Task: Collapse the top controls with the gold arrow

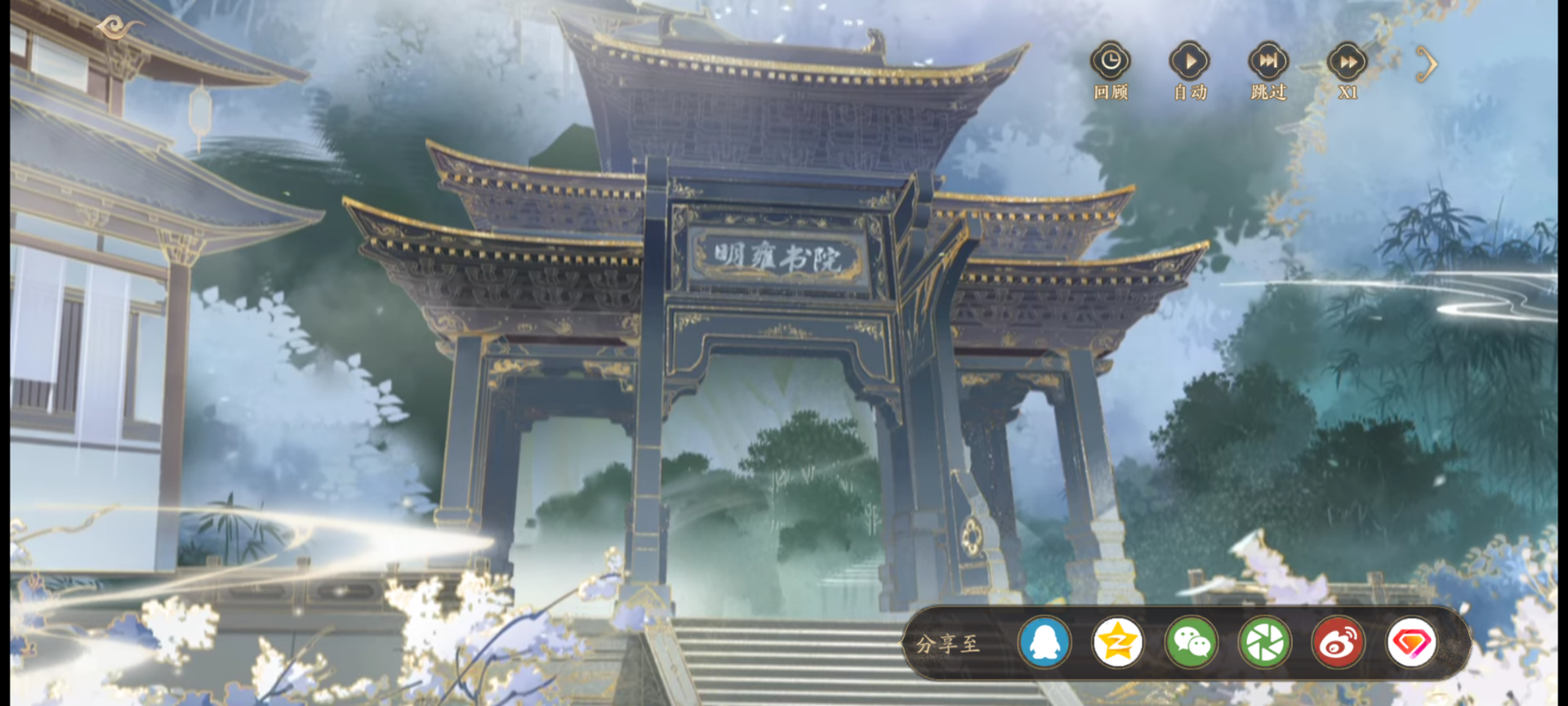Action: (1426, 63)
